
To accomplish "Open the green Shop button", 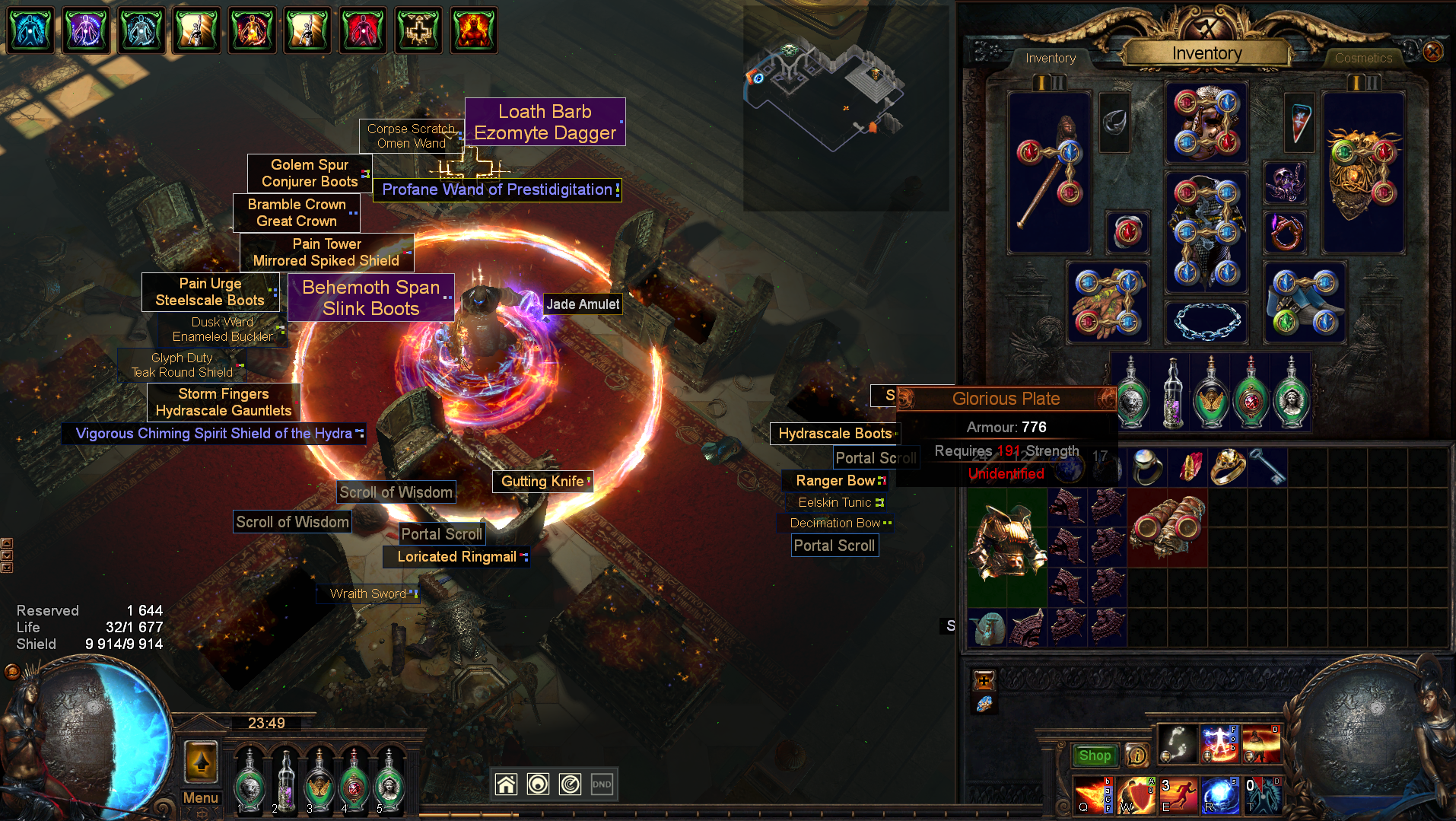I will [x=1094, y=756].
